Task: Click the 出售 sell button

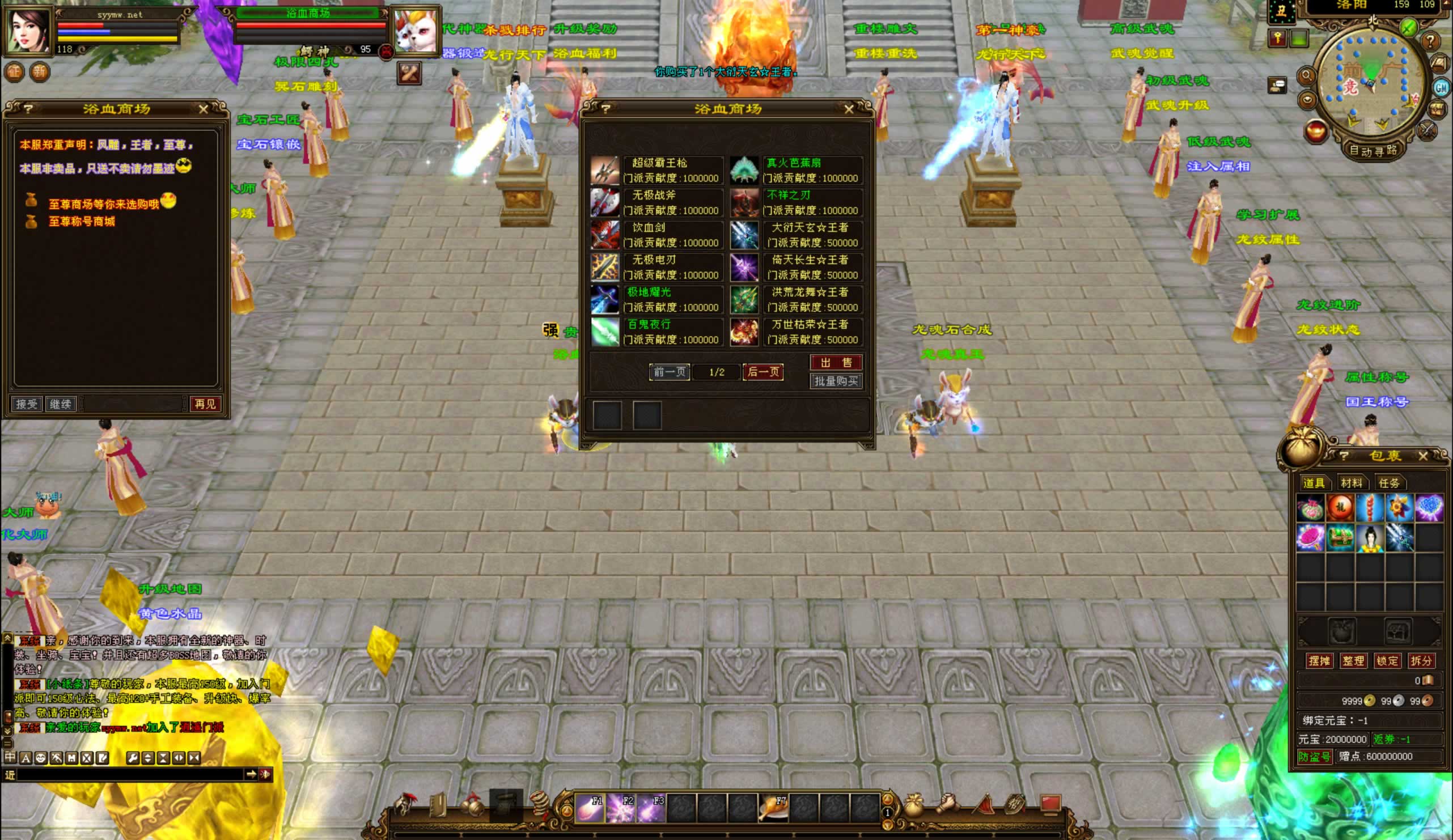Action: 836,362
